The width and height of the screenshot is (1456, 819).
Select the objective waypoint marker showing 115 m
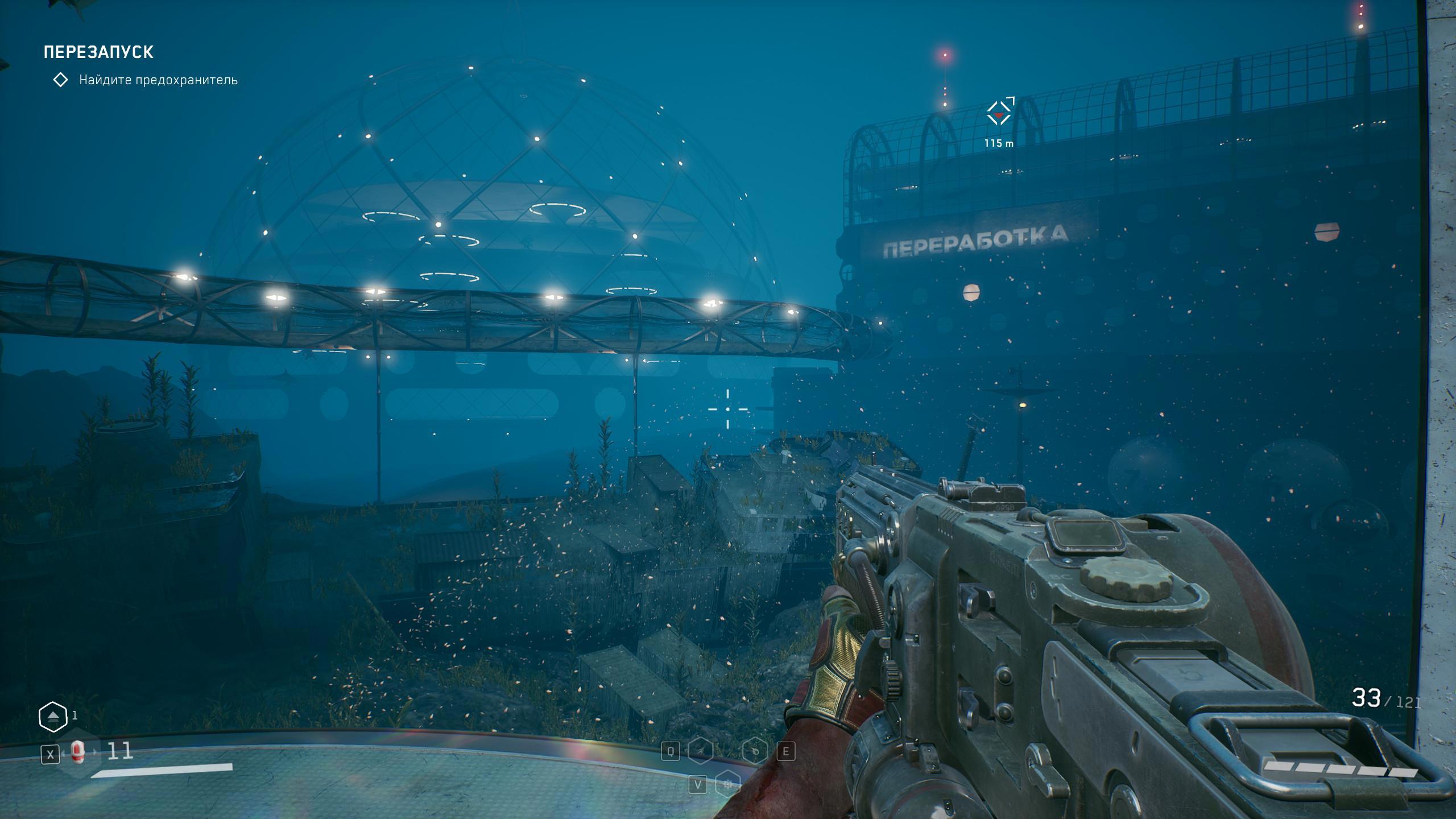pyautogui.click(x=999, y=113)
